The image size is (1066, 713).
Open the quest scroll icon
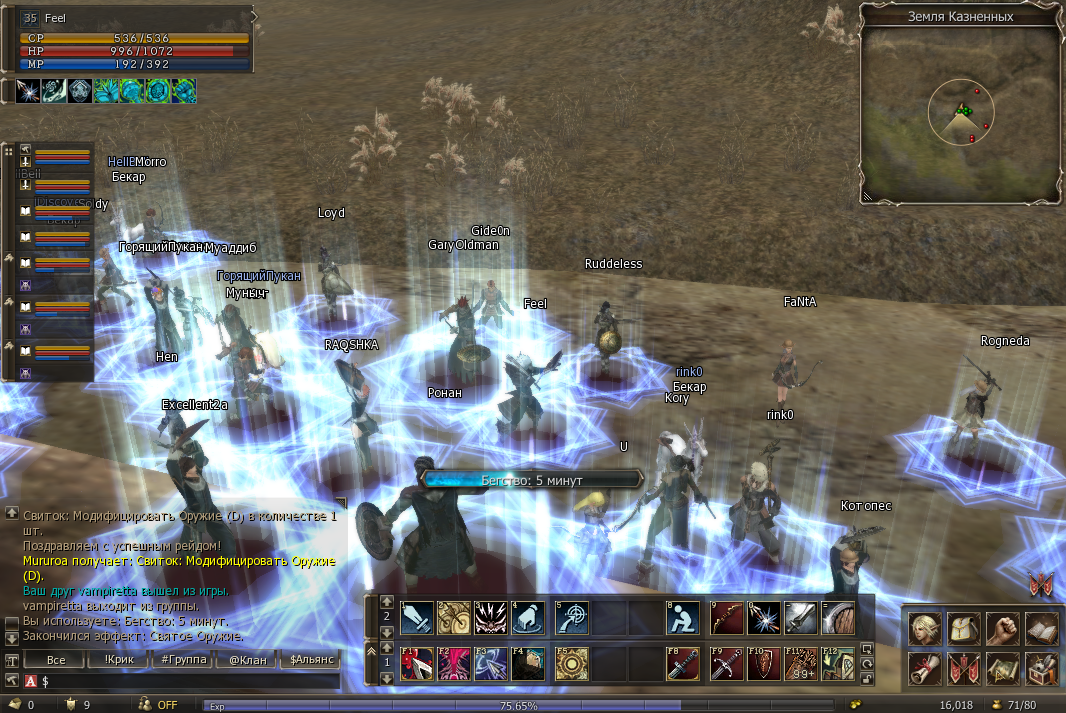point(925,667)
